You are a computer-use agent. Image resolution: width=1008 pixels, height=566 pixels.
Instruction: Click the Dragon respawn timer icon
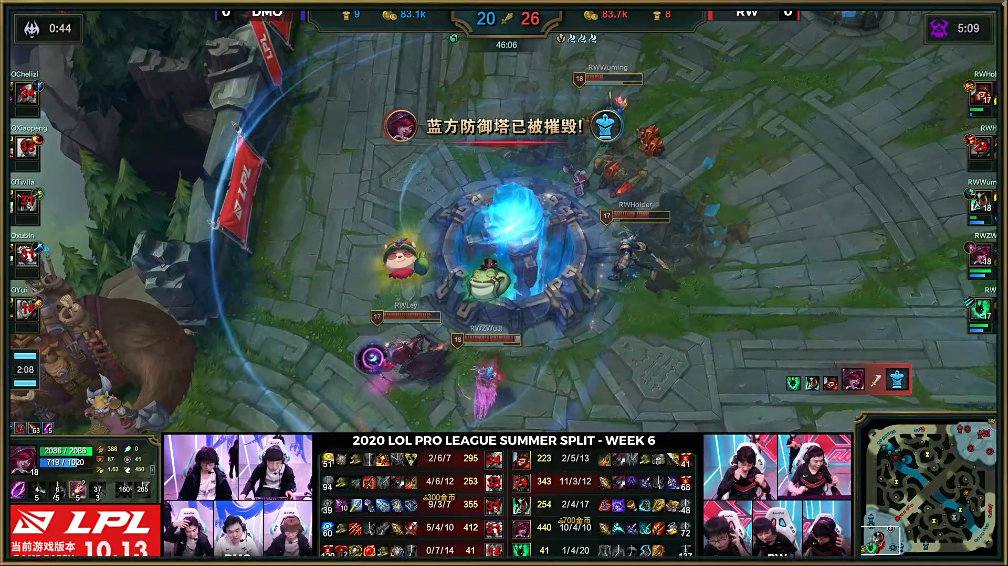coord(31,28)
